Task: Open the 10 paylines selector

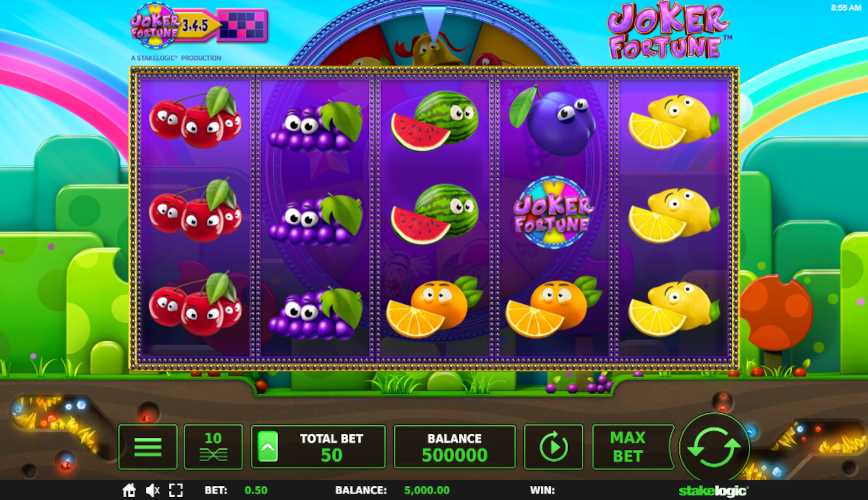Action: click(x=213, y=447)
